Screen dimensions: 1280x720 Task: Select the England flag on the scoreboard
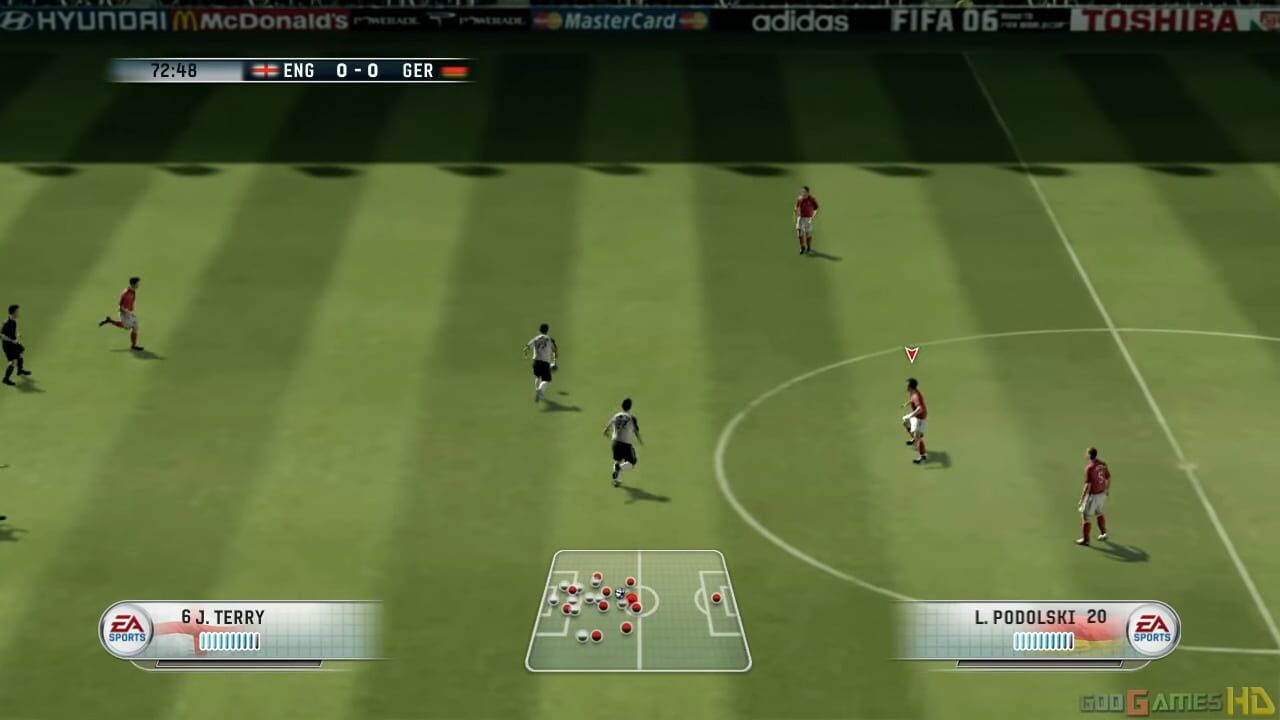(265, 71)
